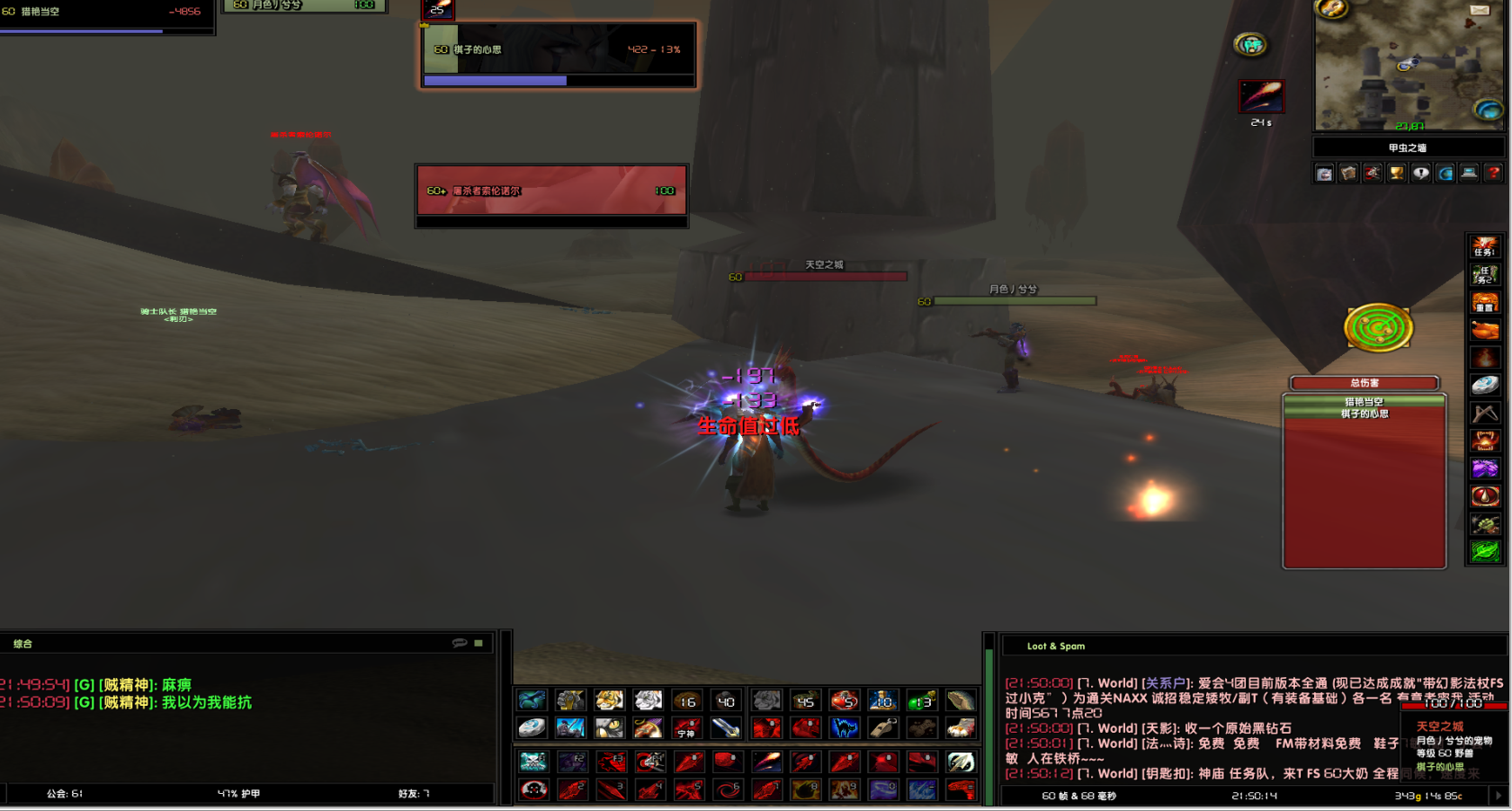Activate the skull and crossbones F1 ability
The height and width of the screenshot is (811, 1512).
point(532,762)
